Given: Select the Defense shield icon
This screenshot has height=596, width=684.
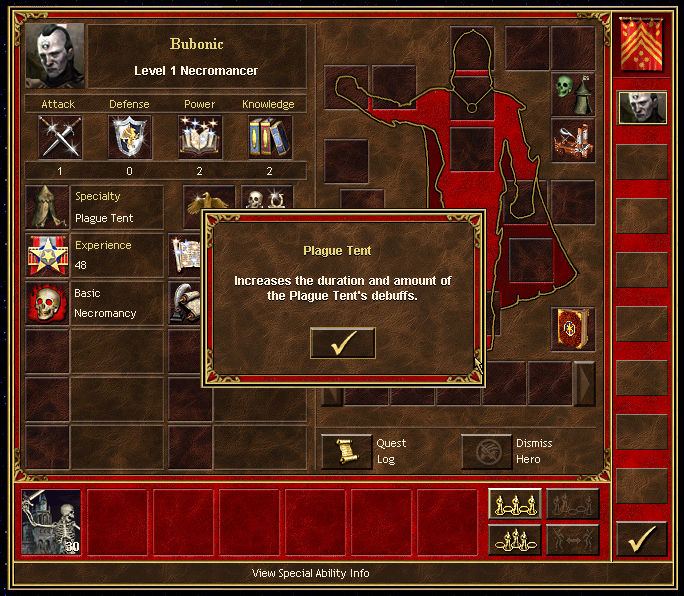Looking at the screenshot, I should click(130, 137).
